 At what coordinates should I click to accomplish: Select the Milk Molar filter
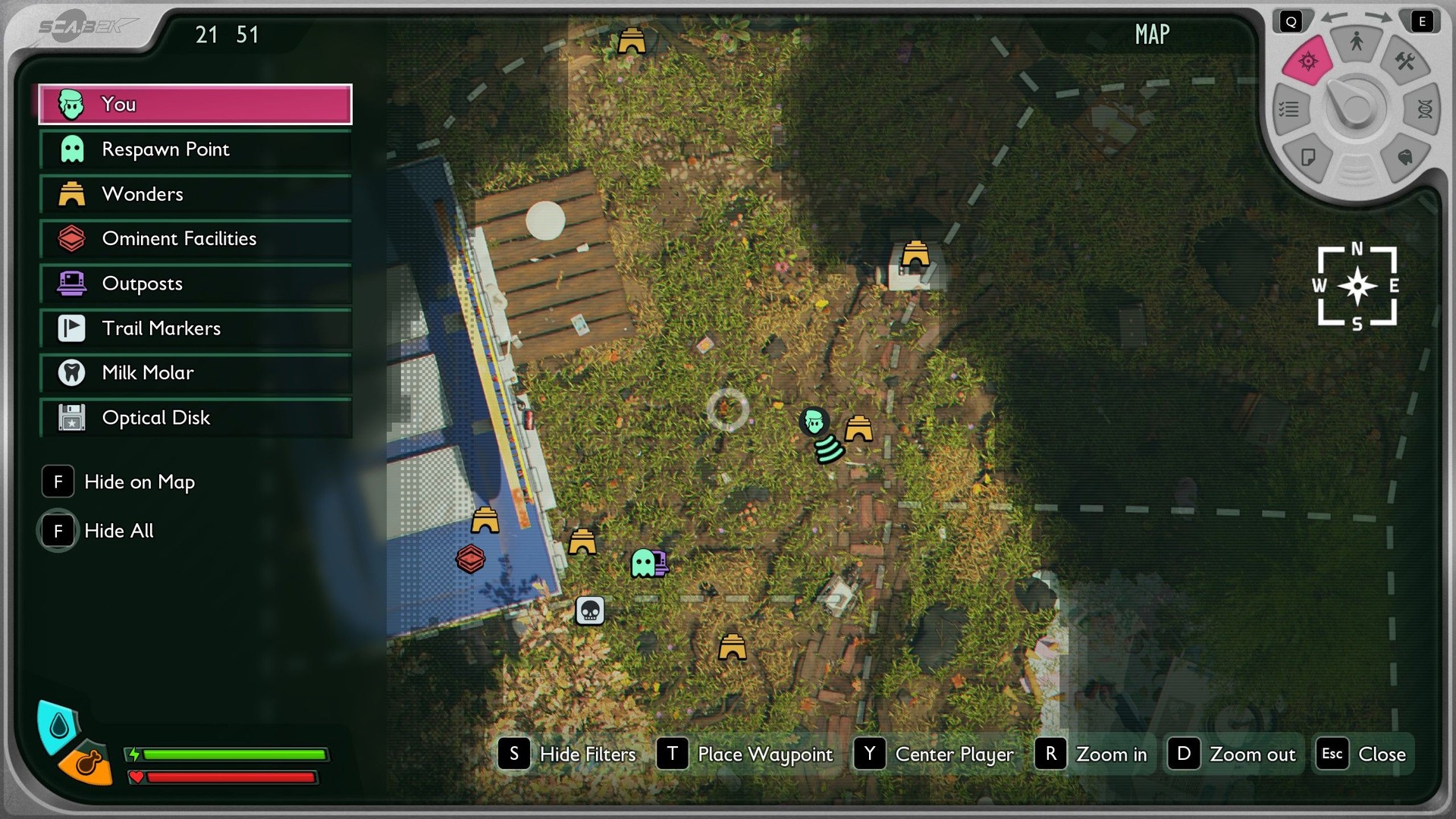coord(195,373)
